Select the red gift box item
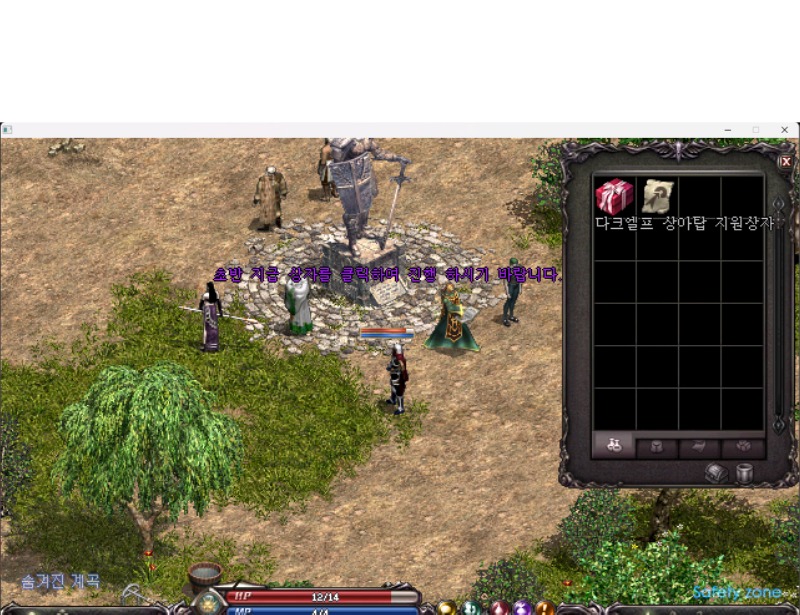Viewport: 800px width, 615px height. [614, 196]
